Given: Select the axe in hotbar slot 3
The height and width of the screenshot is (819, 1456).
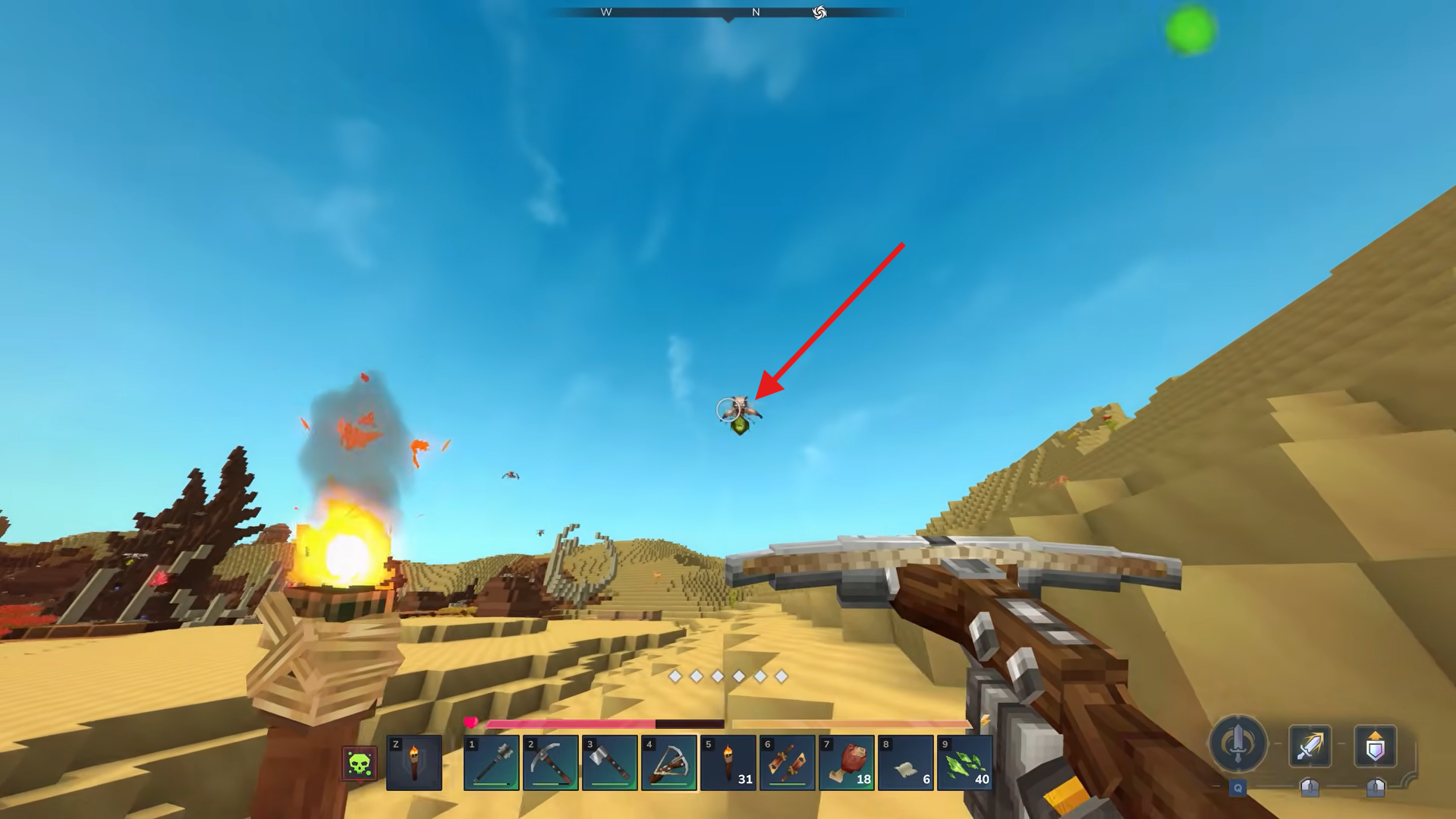Looking at the screenshot, I should tap(608, 763).
